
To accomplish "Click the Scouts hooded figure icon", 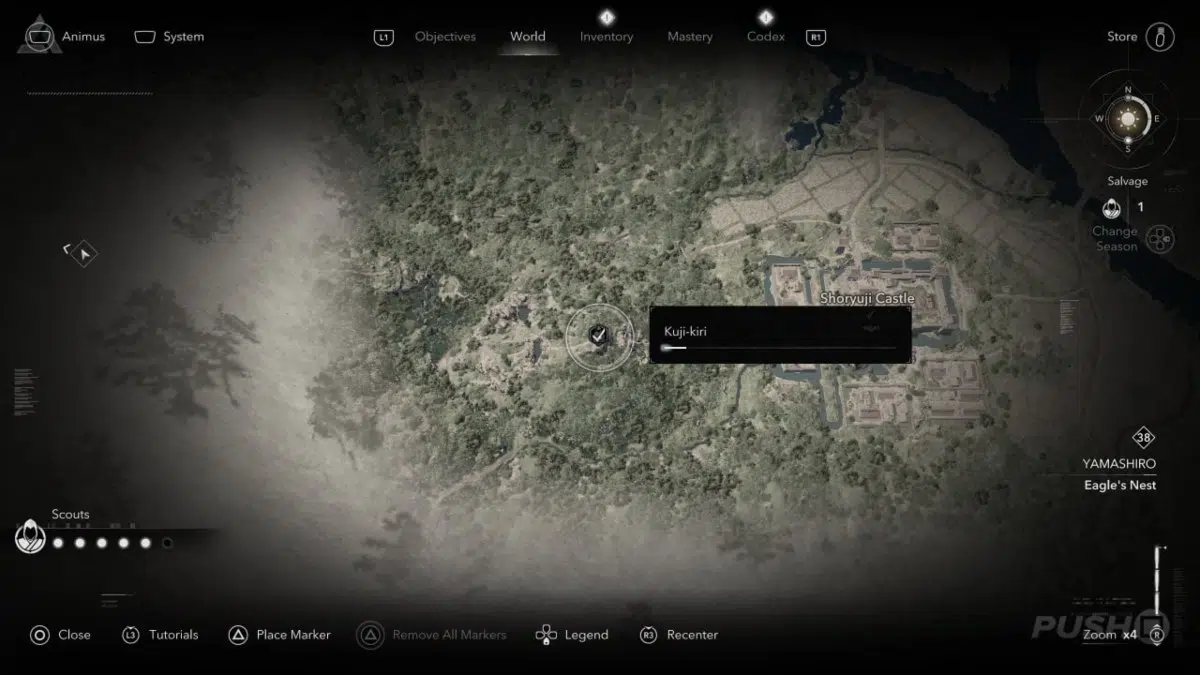I will point(31,539).
